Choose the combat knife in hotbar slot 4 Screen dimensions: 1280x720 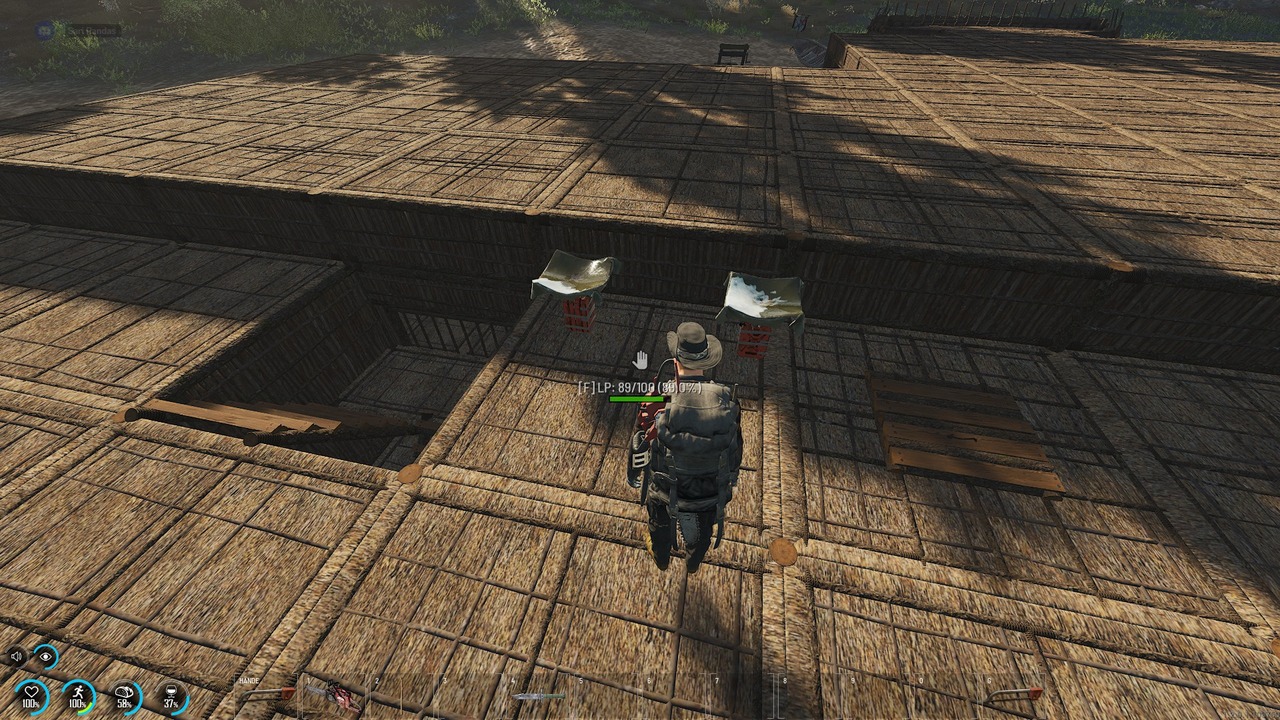tap(538, 695)
